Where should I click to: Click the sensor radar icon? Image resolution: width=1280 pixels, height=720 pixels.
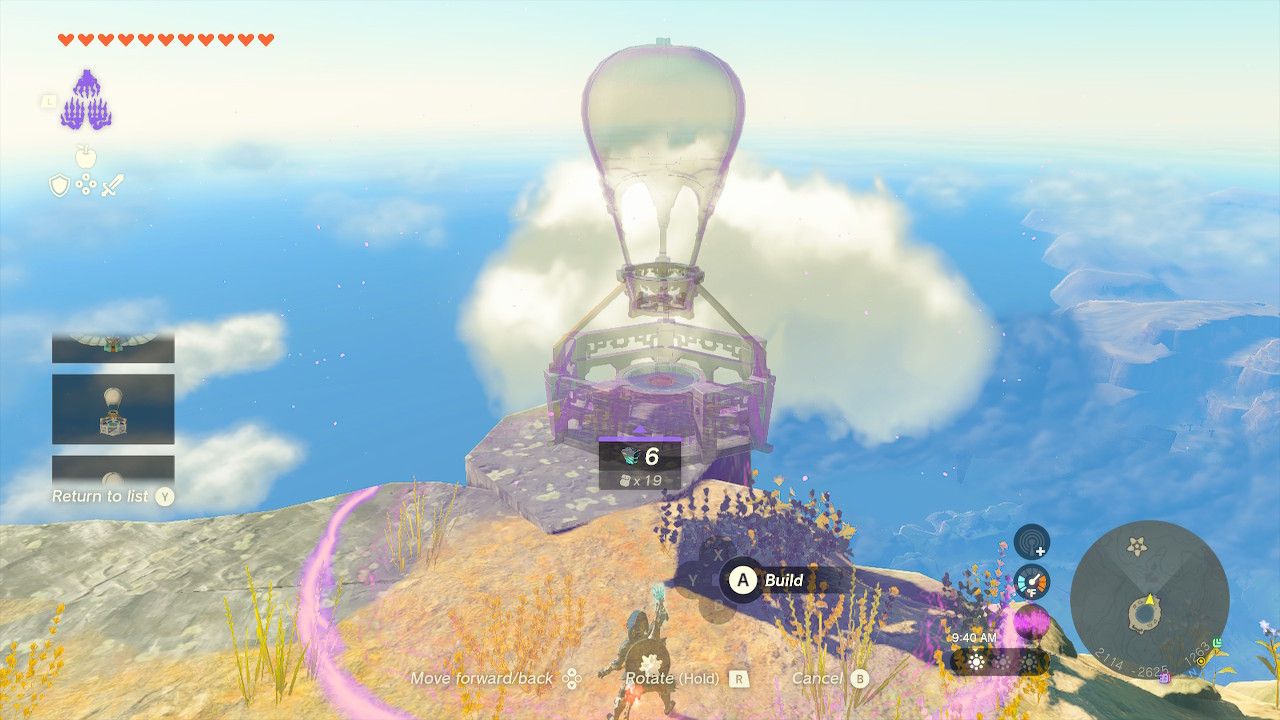pyautogui.click(x=1032, y=542)
